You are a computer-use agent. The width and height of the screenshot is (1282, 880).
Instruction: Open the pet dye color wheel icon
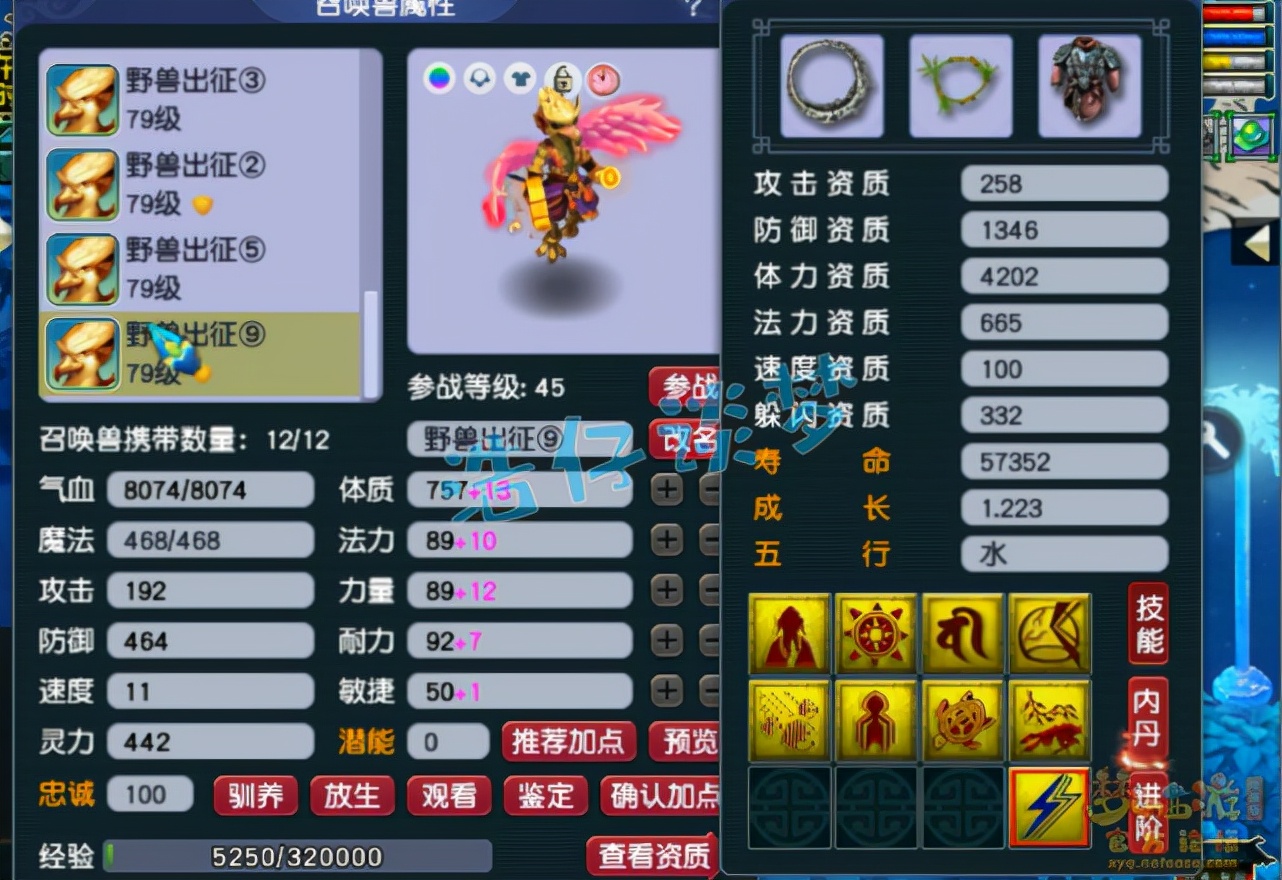[437, 75]
